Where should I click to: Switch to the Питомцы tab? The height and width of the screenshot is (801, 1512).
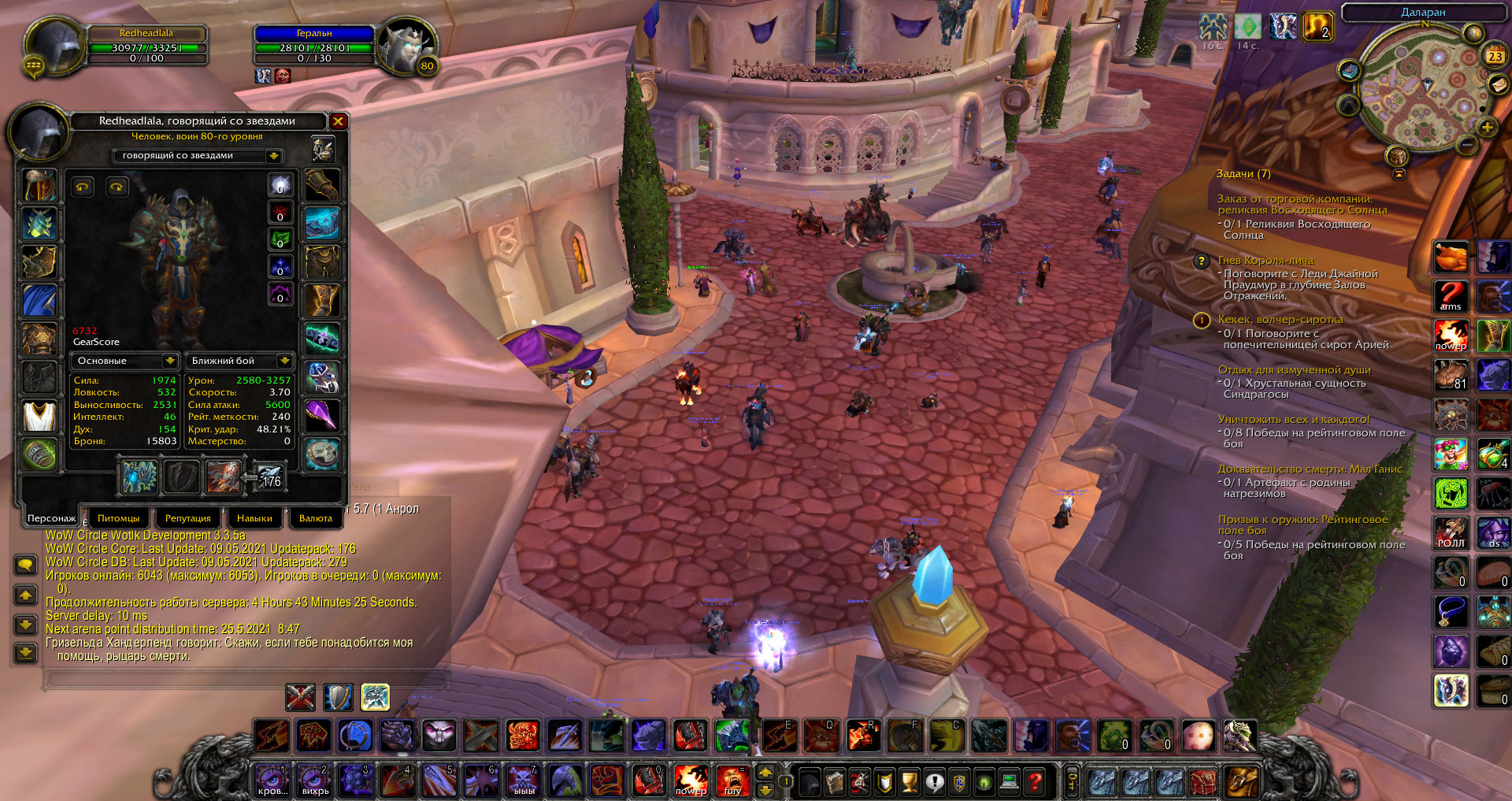pos(118,518)
